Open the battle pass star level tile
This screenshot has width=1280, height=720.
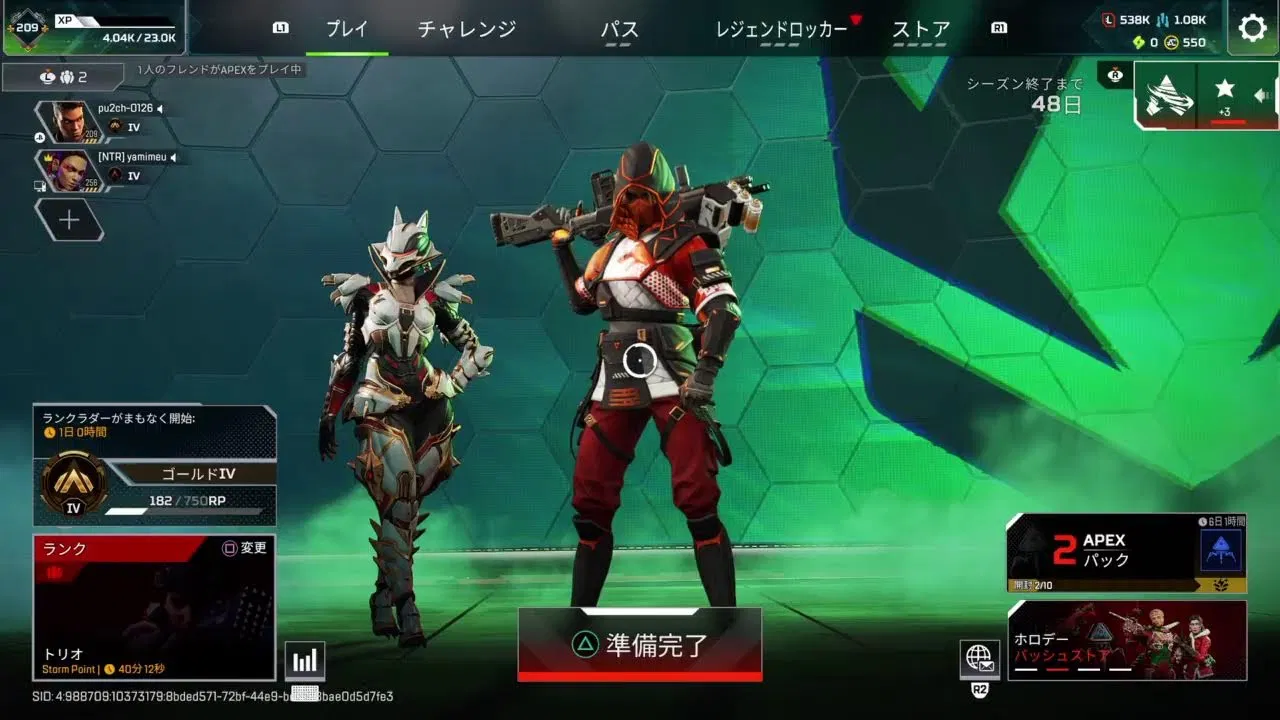point(1225,96)
